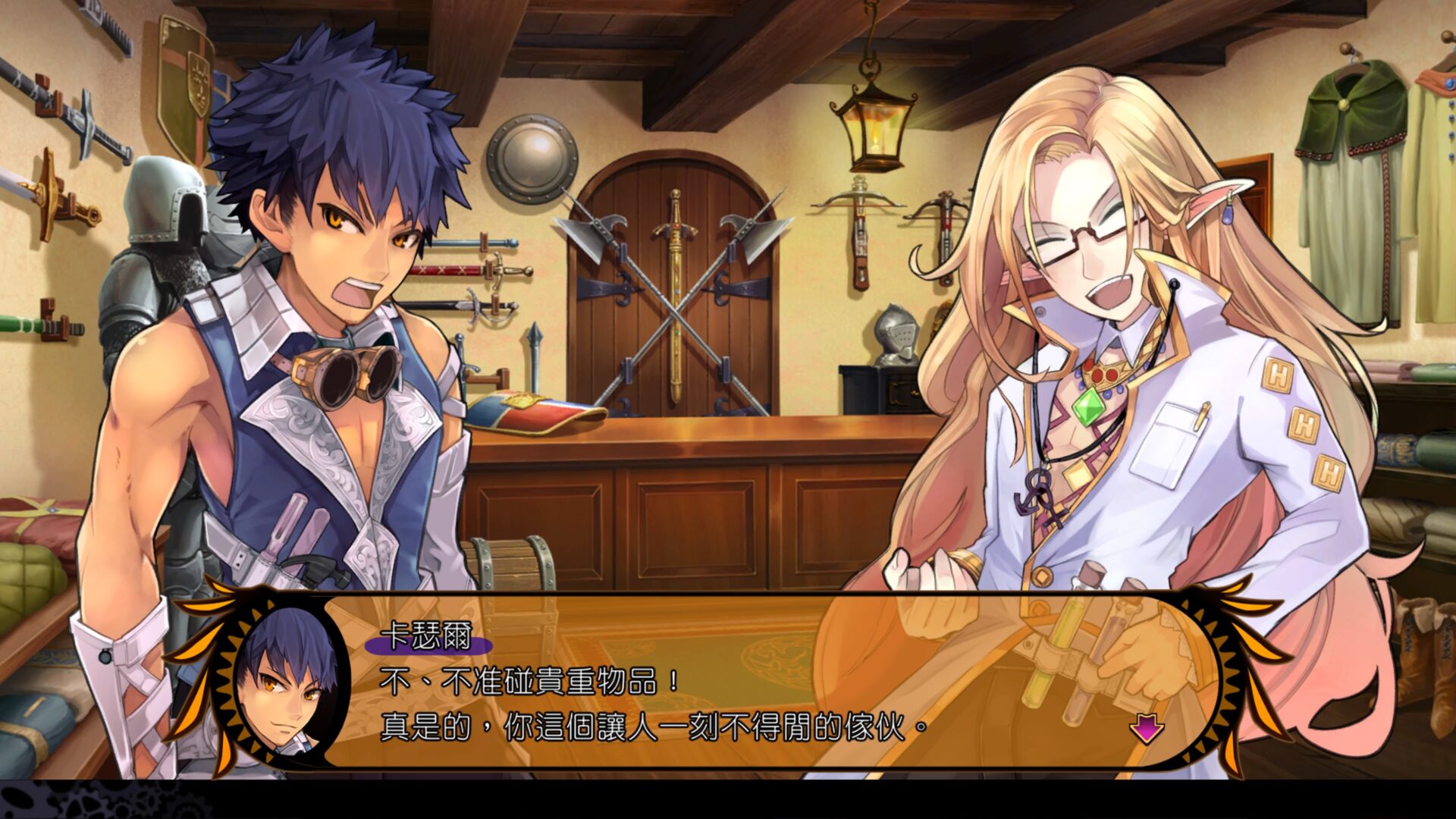Click the purple advance arrow

[x=1147, y=728]
